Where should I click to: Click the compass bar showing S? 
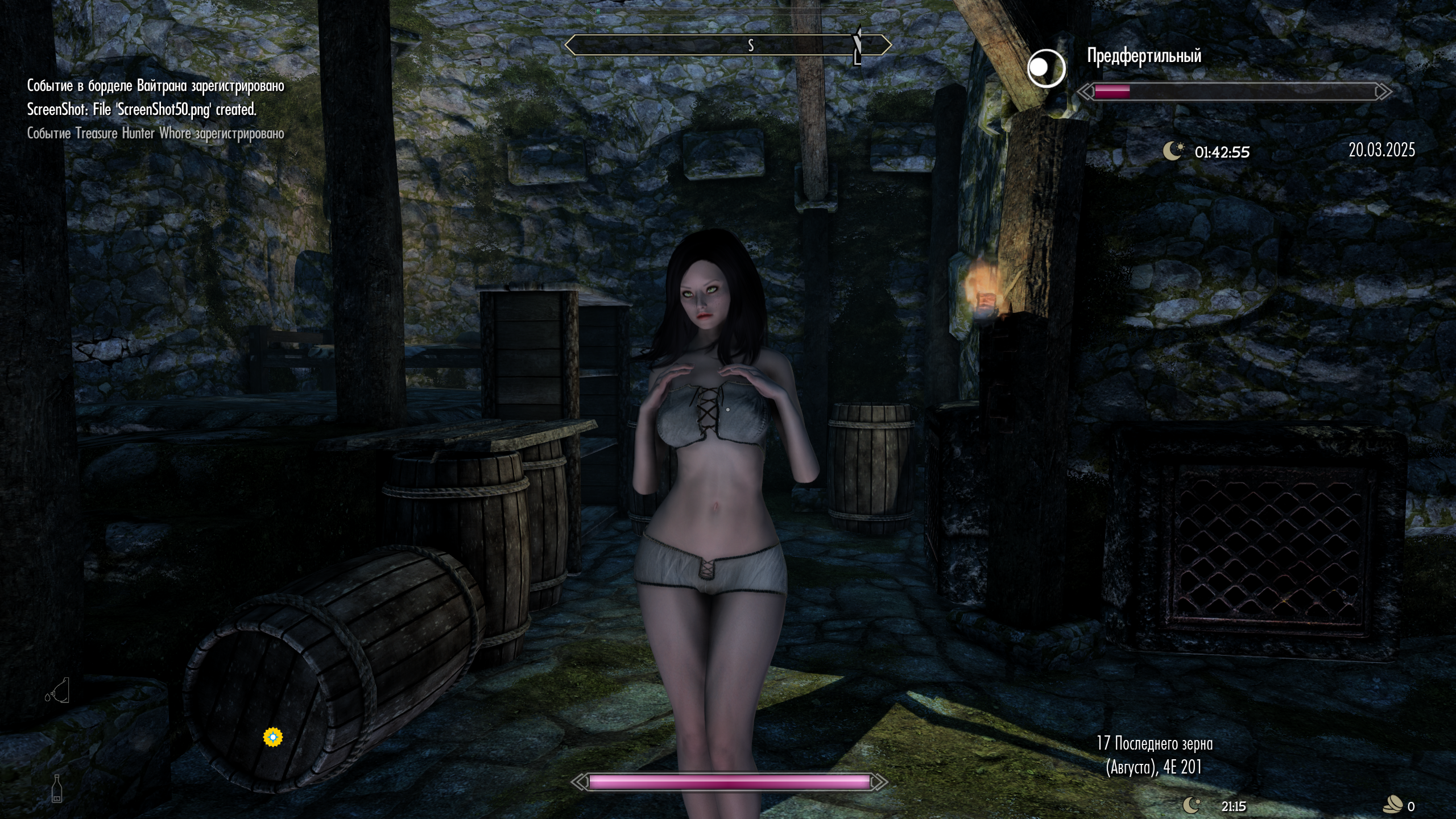pos(728,45)
